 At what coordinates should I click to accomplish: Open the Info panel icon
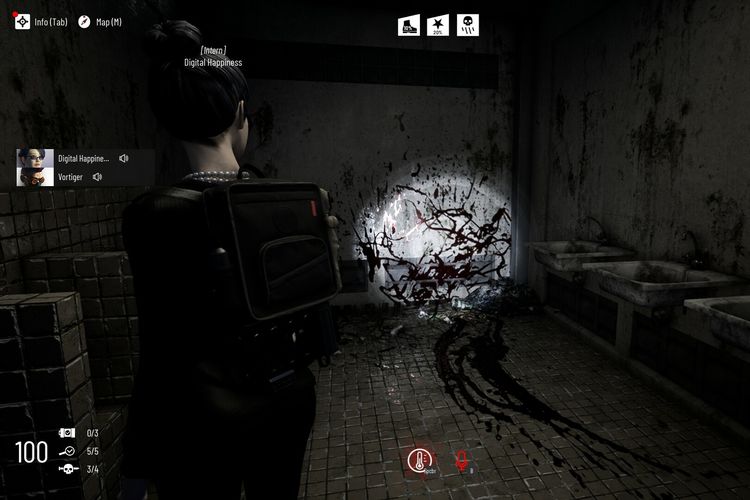coord(22,22)
